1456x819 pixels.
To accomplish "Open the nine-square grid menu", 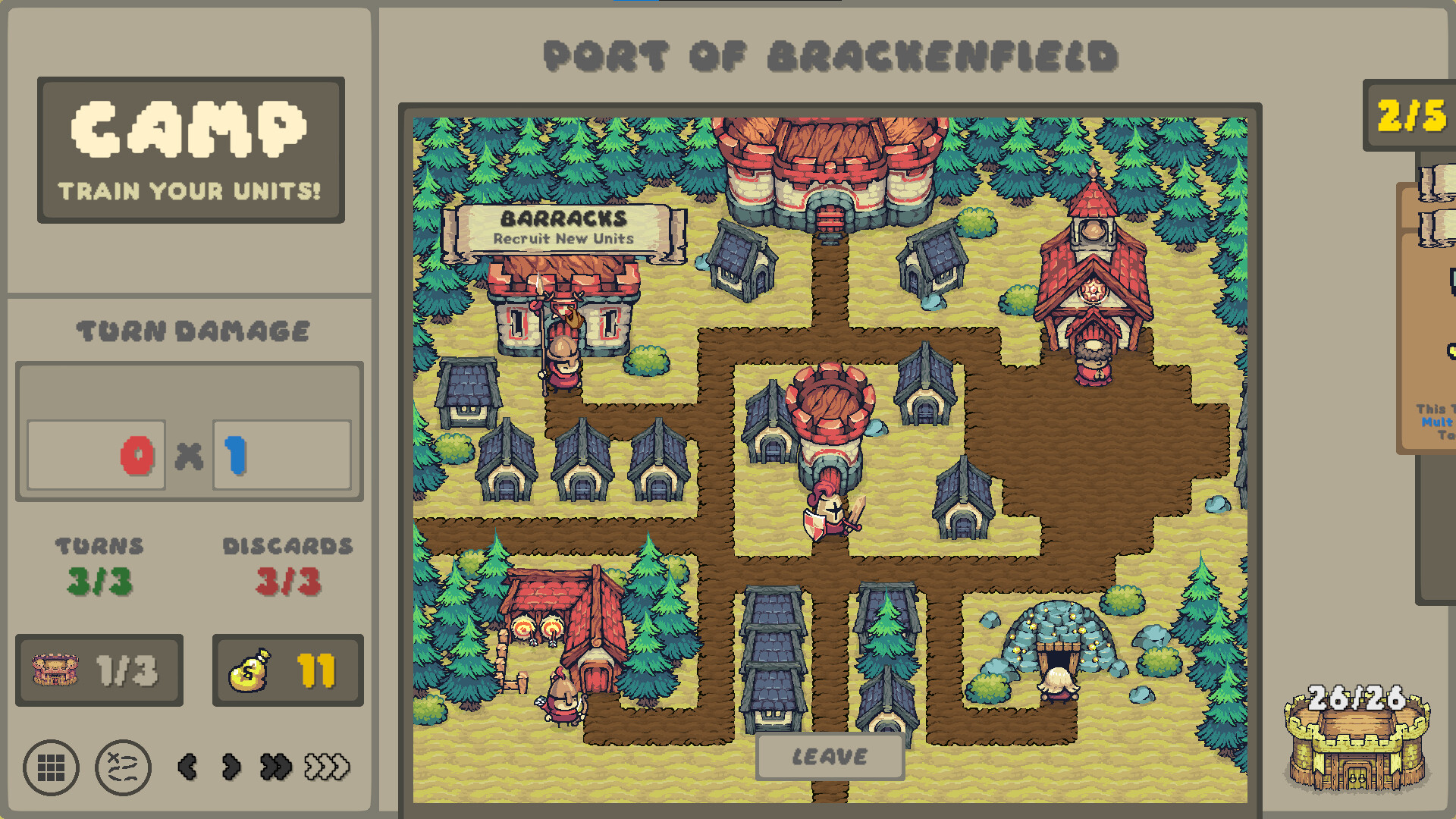I will click(51, 767).
